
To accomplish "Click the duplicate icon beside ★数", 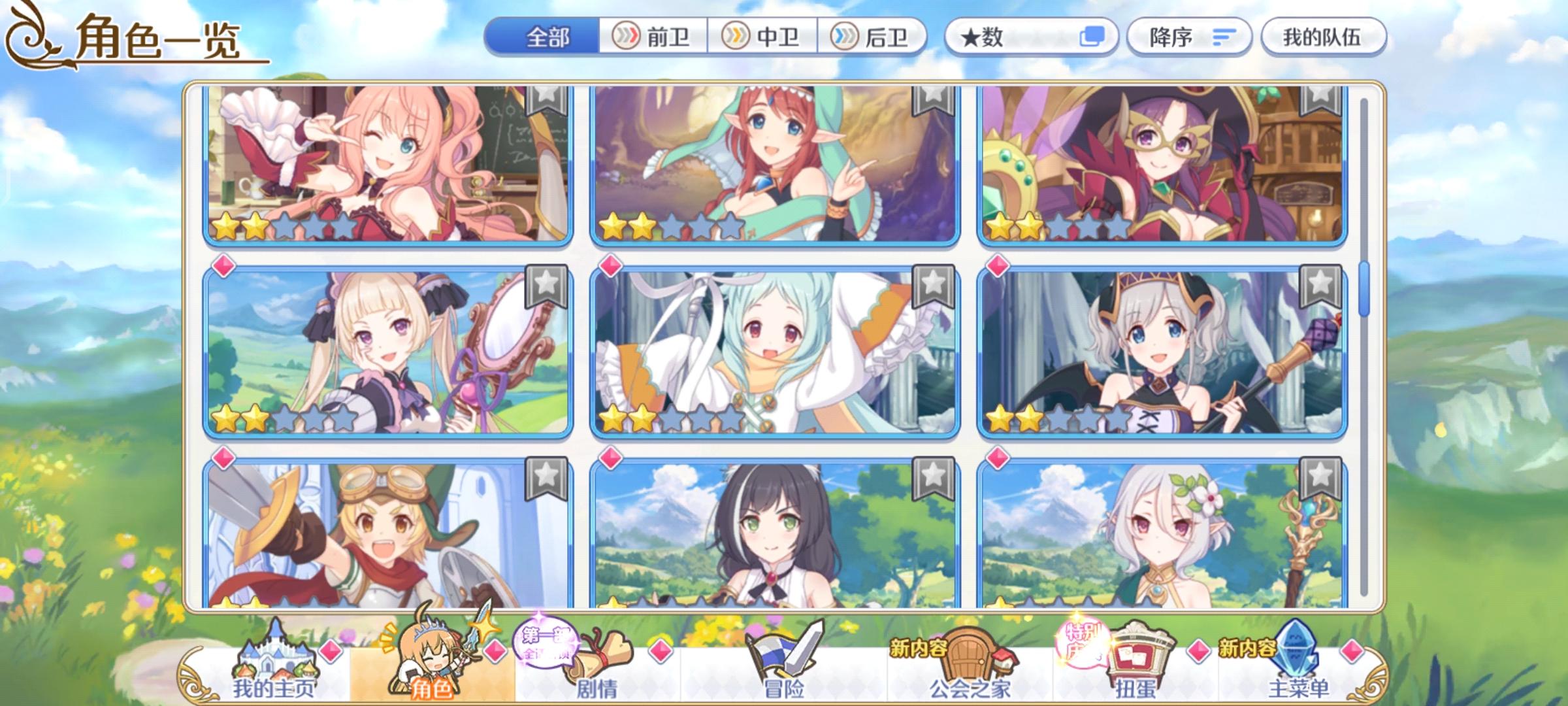I will (1092, 37).
